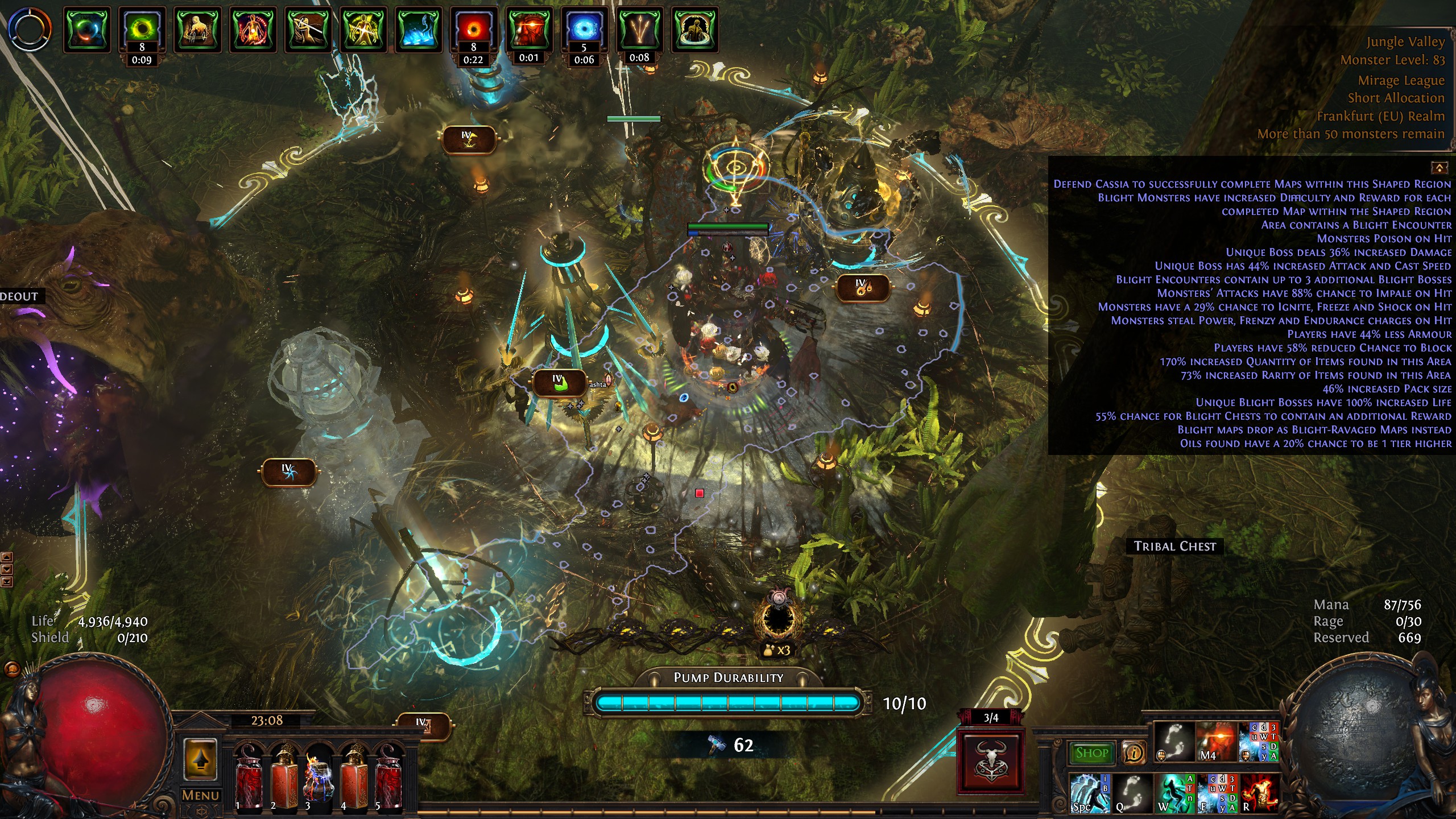Click the red skull buff icon
The image size is (1456, 819).
[x=528, y=30]
